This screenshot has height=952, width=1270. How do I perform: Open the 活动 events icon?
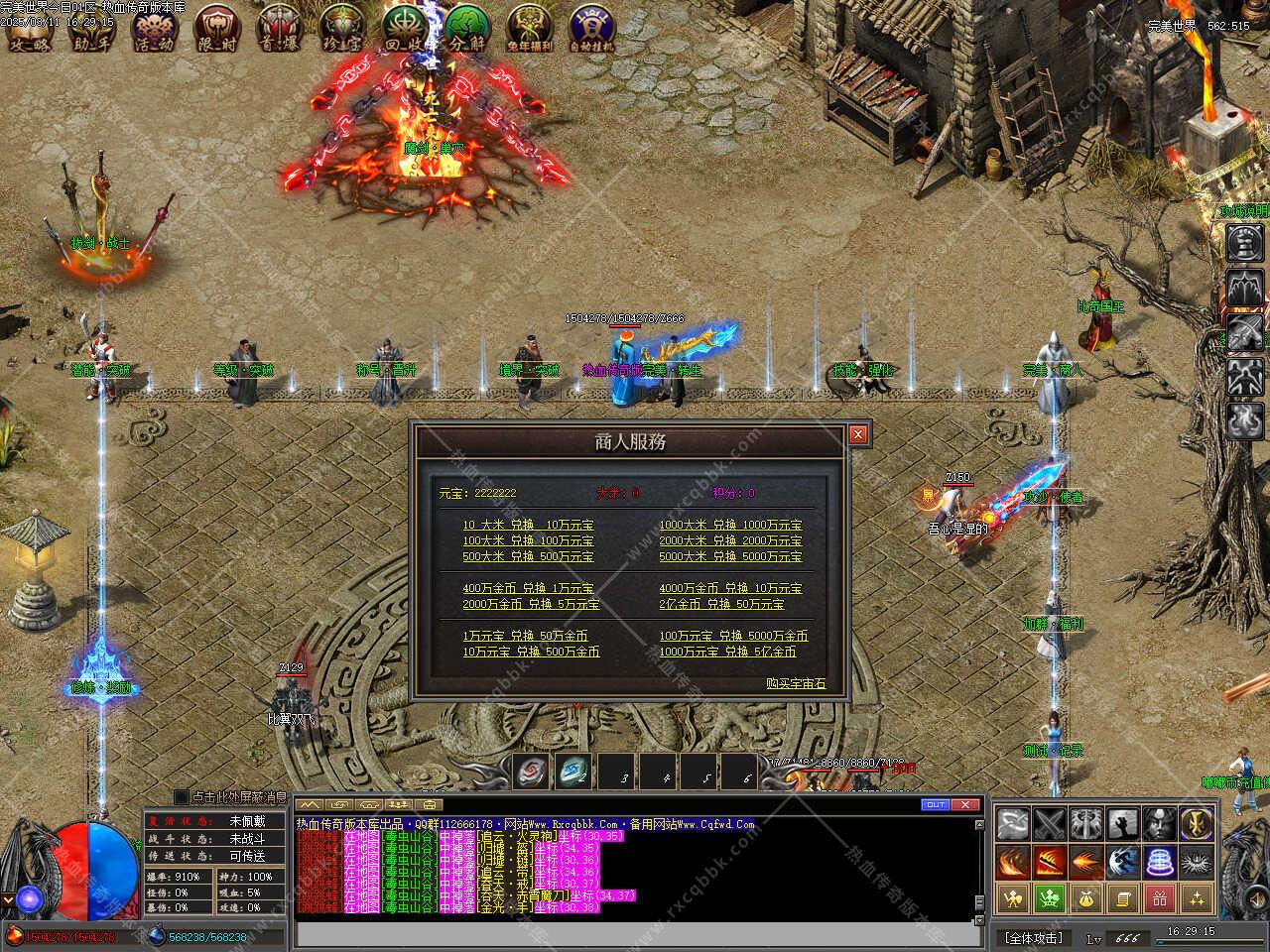[x=154, y=27]
